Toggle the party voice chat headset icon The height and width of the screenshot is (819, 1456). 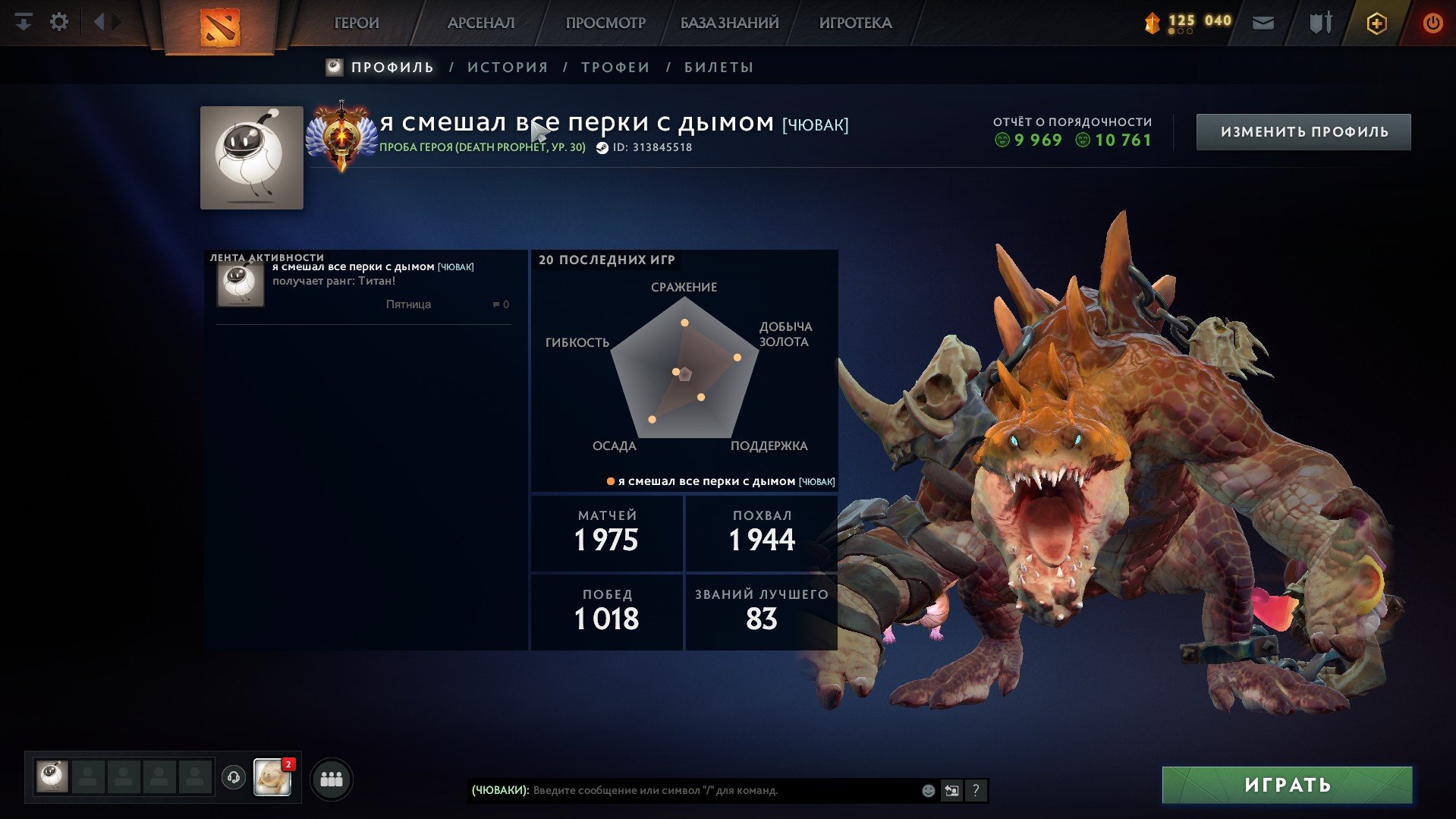[x=233, y=777]
